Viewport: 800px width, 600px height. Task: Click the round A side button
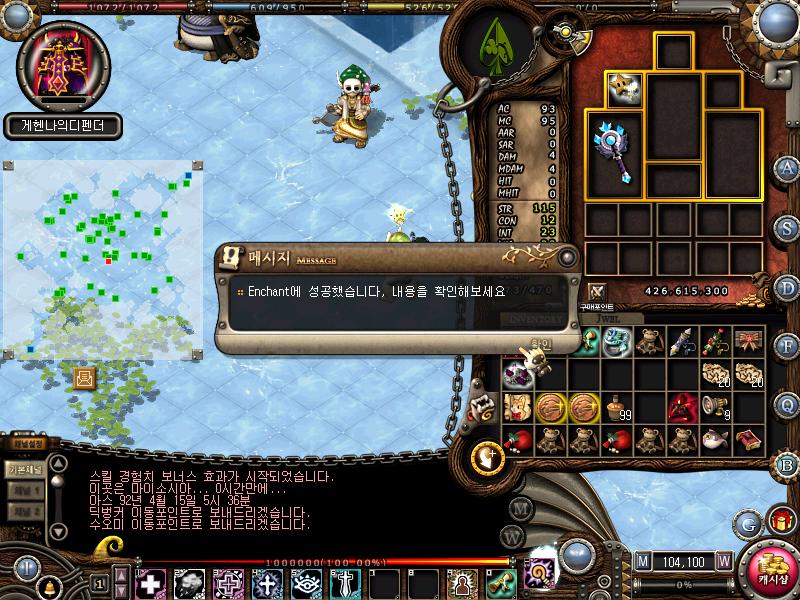(x=787, y=167)
